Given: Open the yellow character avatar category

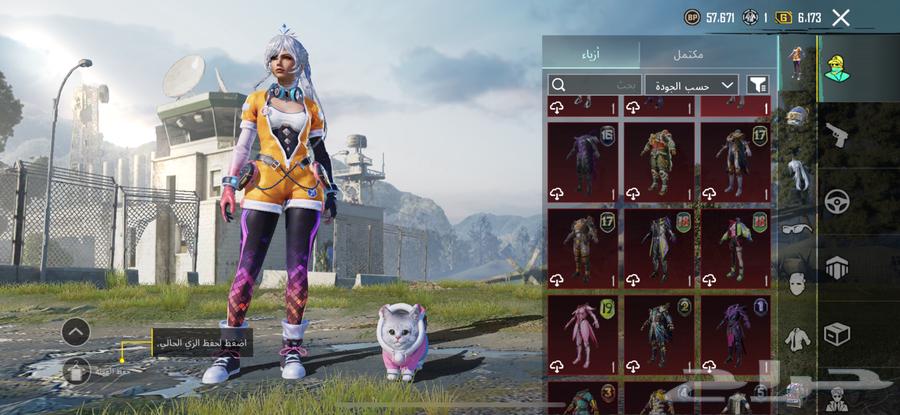Looking at the screenshot, I should (837, 67).
